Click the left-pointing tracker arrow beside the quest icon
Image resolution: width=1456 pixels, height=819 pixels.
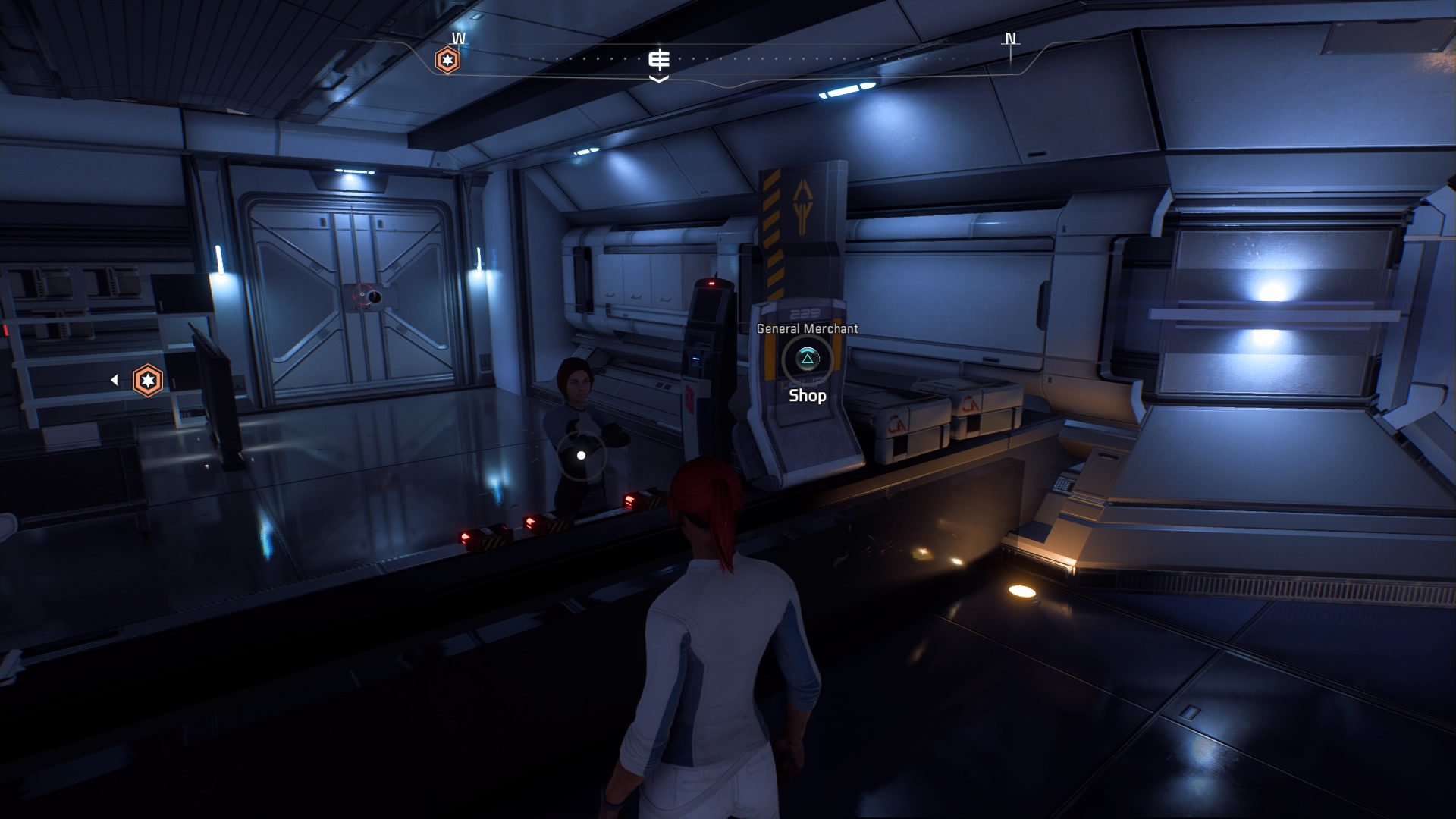click(x=115, y=379)
